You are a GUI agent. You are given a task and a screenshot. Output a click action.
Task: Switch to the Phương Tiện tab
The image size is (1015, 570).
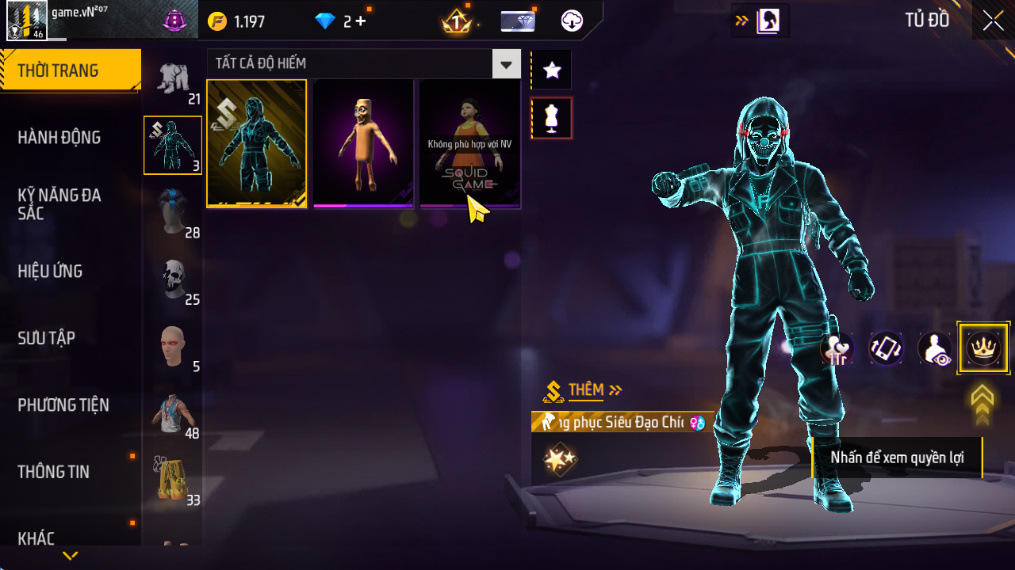63,405
